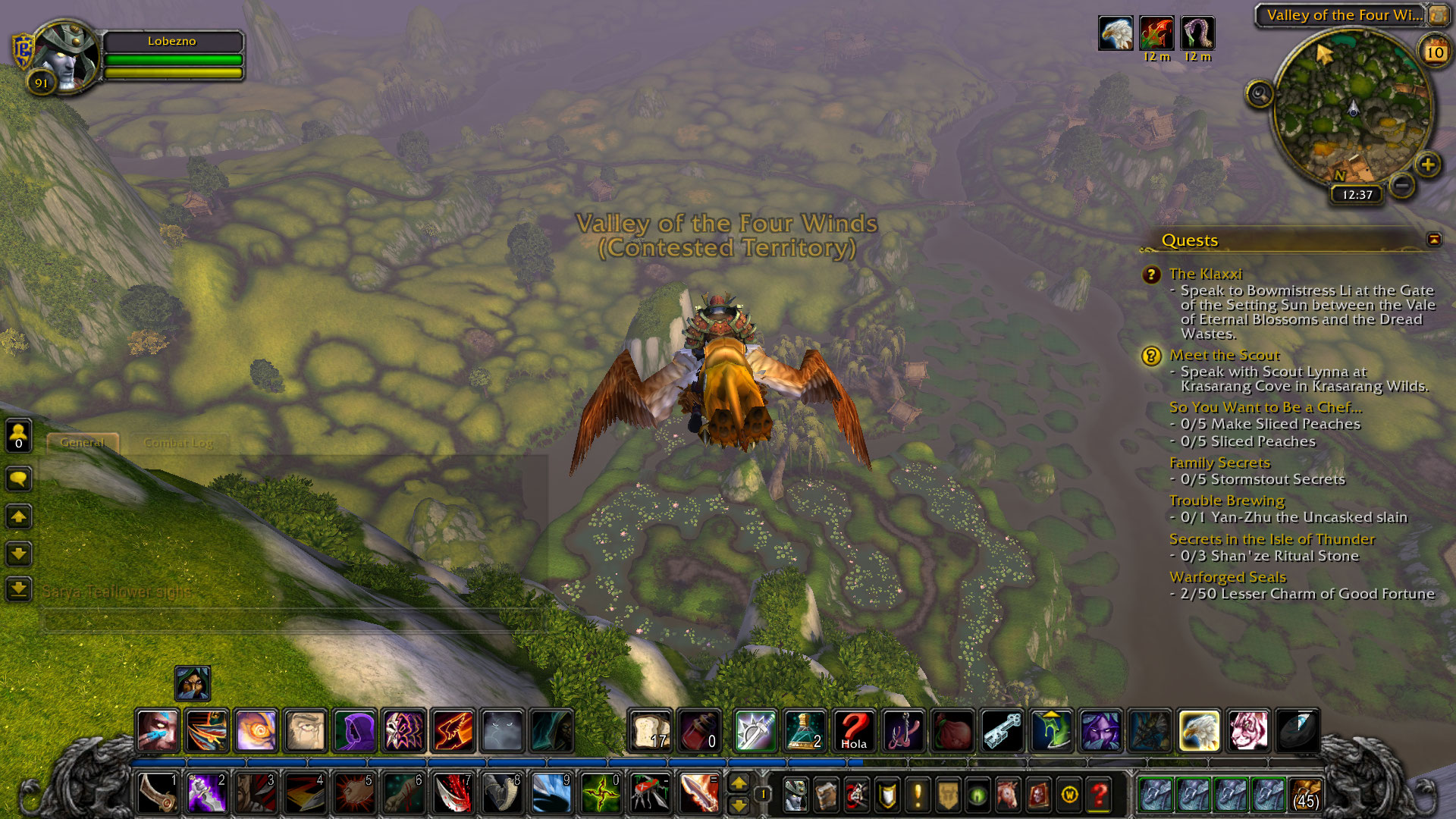Open the chat speech bubble menu
Screen dimensions: 1456x819
pos(19,479)
